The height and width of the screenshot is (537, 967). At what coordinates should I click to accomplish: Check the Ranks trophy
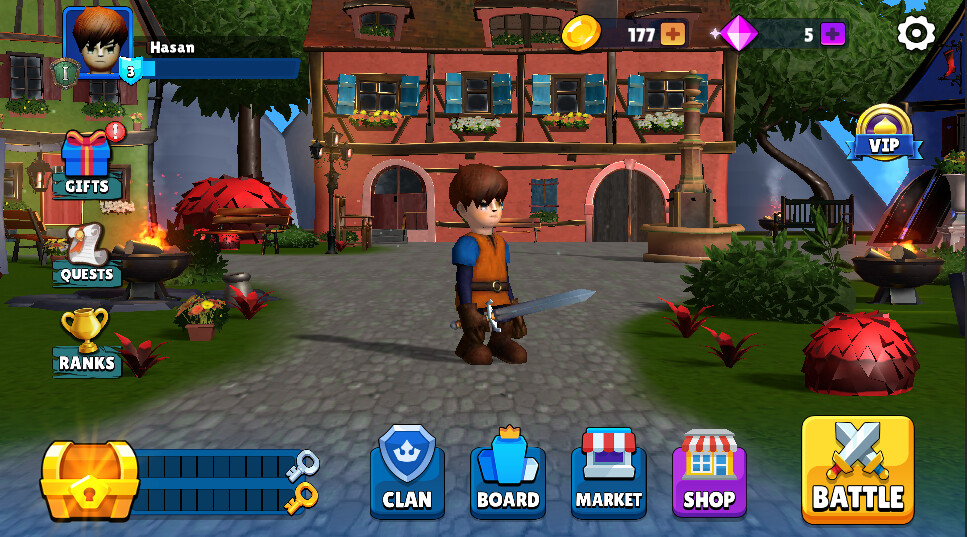pos(86,341)
